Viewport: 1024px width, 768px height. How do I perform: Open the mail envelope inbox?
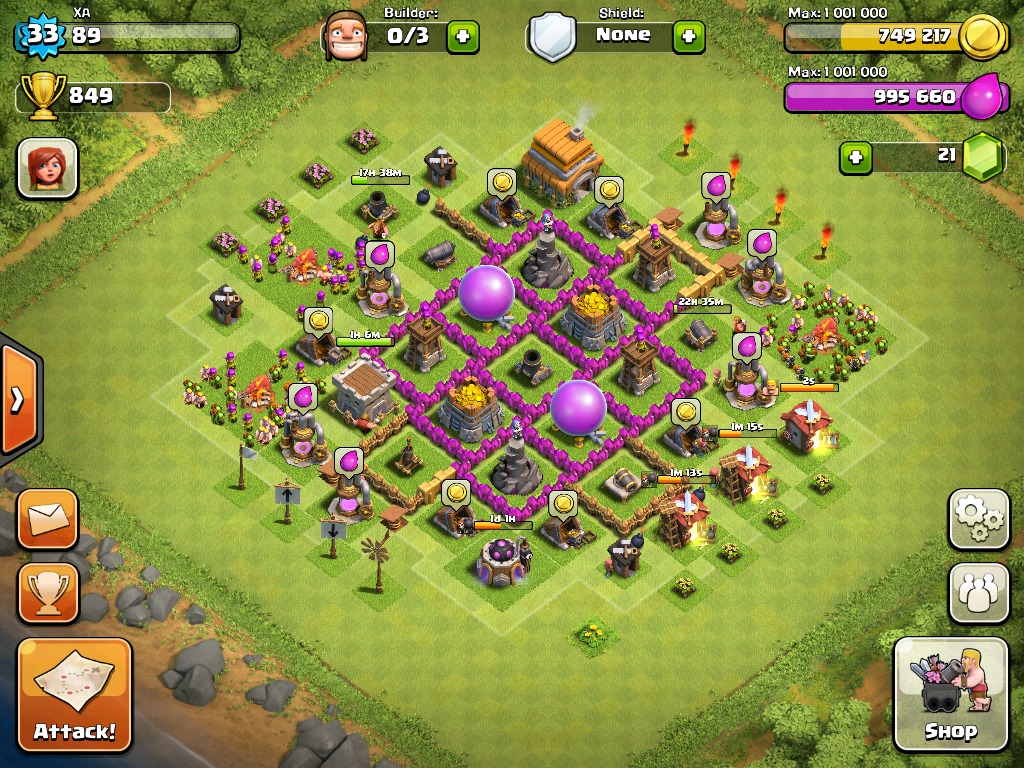(x=47, y=519)
